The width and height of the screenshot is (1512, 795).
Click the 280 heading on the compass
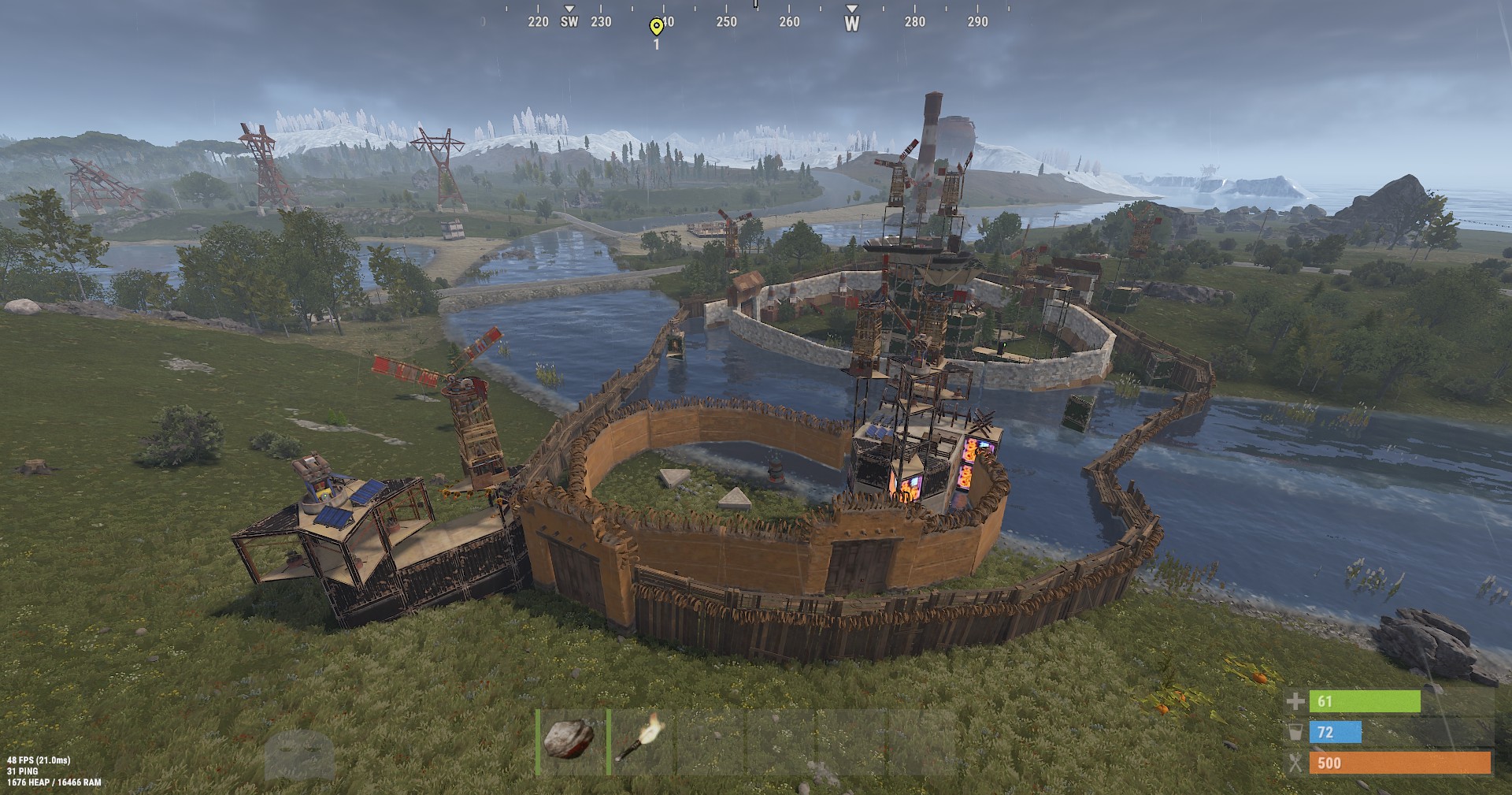point(915,22)
